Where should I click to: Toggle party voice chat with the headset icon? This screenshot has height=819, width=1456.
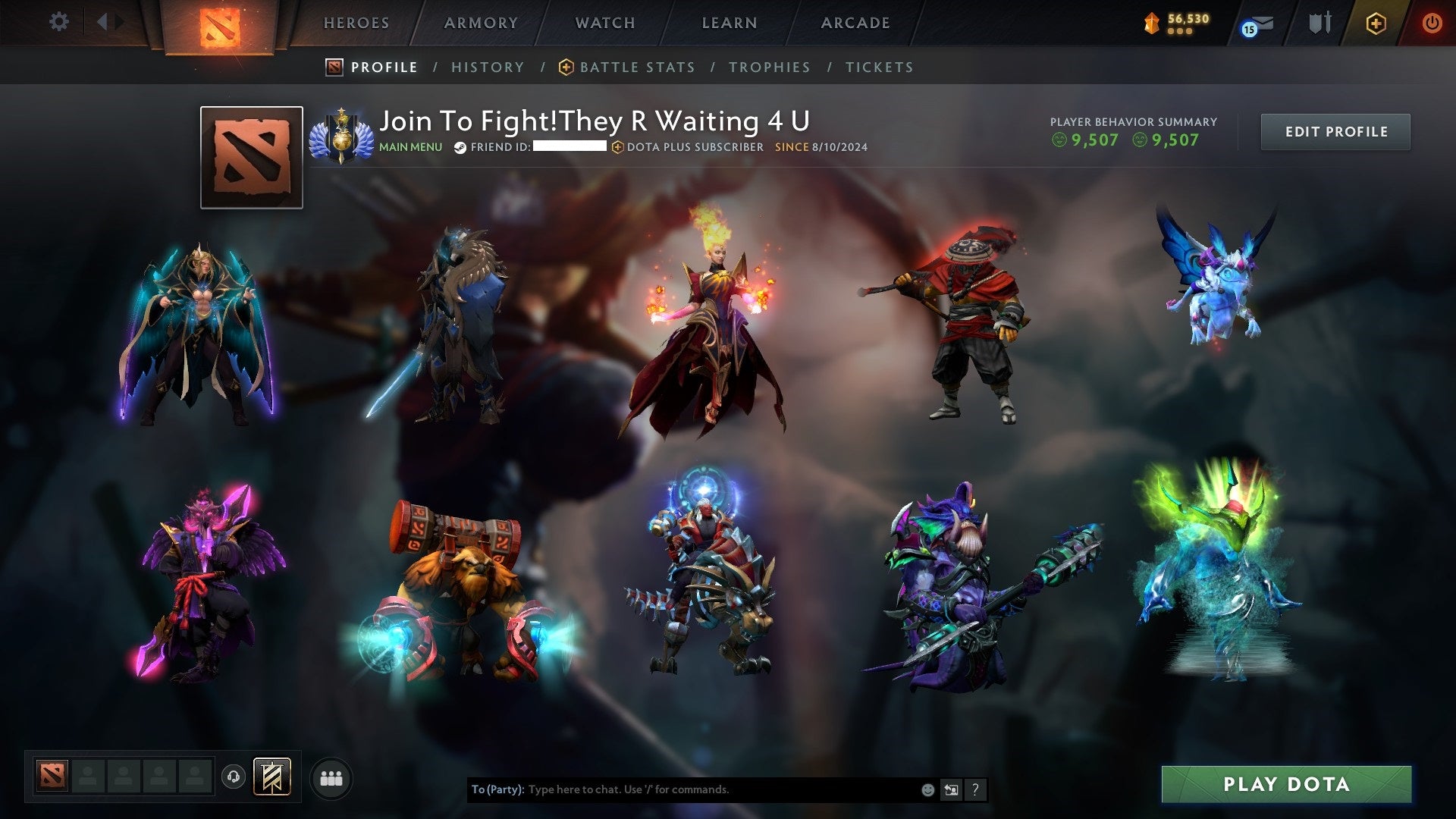232,777
